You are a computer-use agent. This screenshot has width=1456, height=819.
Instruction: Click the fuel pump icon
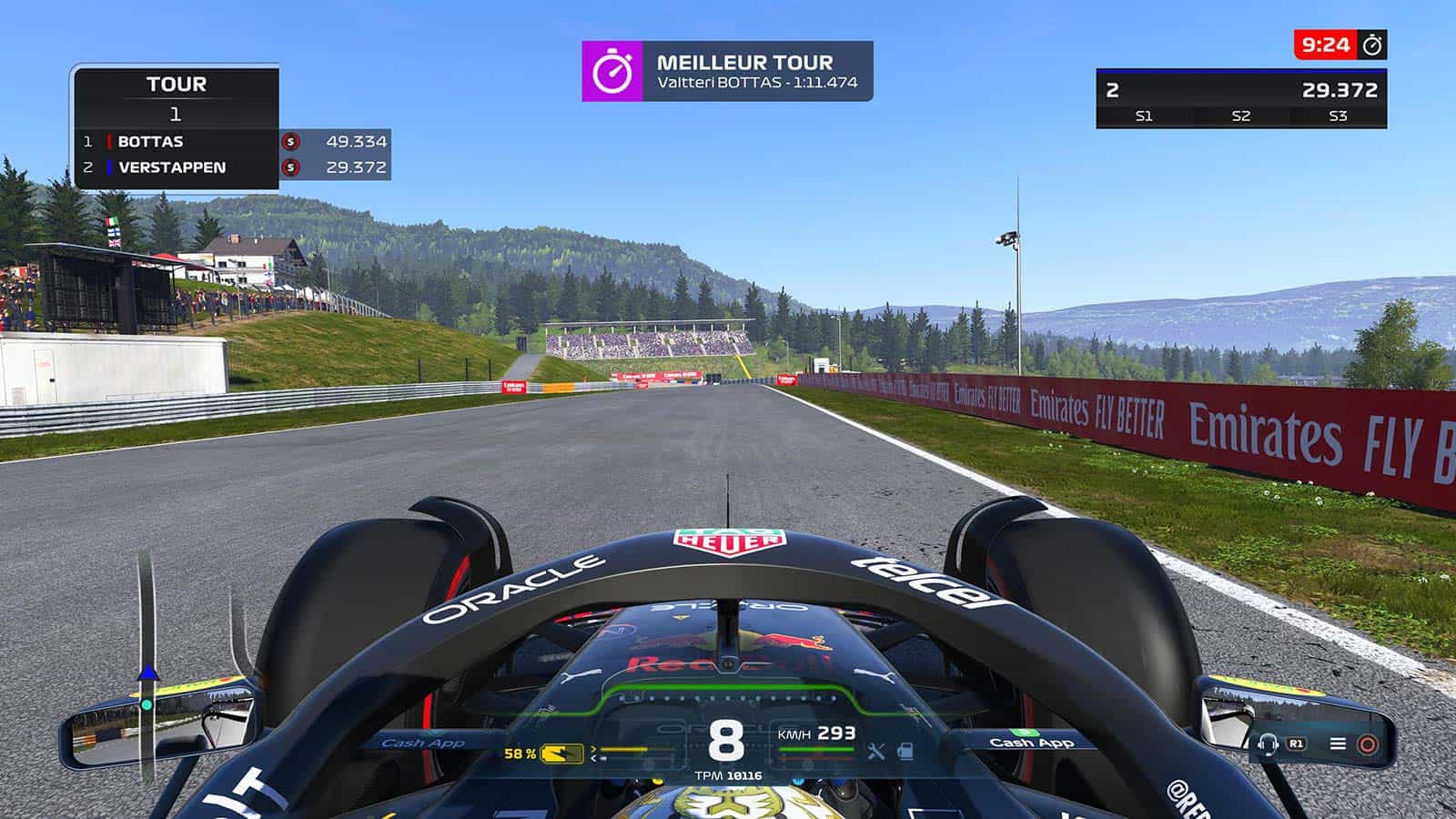[x=905, y=752]
